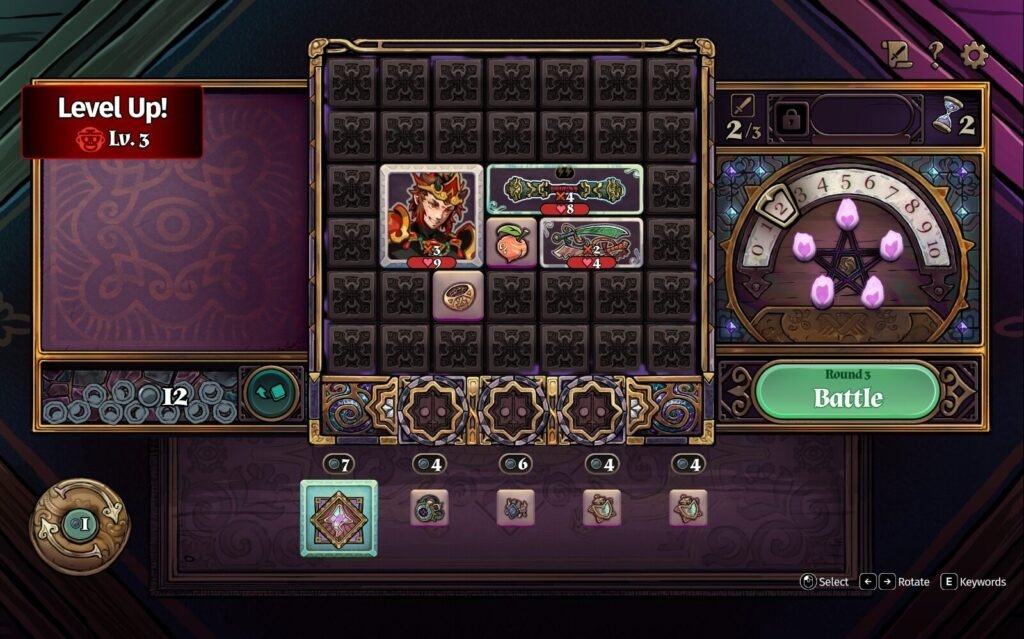Select the green staff weapon tile
This screenshot has height=639, width=1024.
click(x=564, y=190)
